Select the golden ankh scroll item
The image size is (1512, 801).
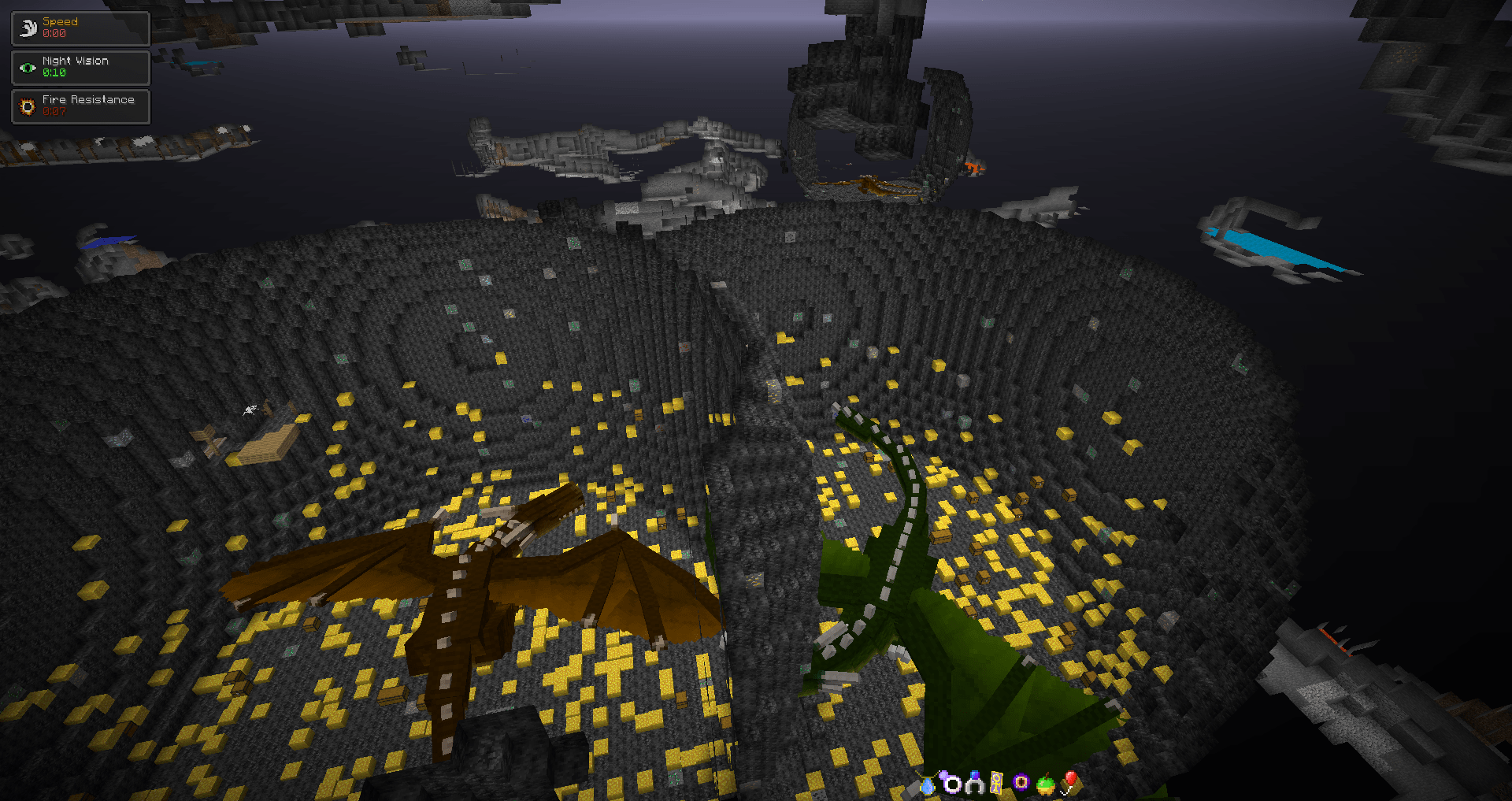996,784
